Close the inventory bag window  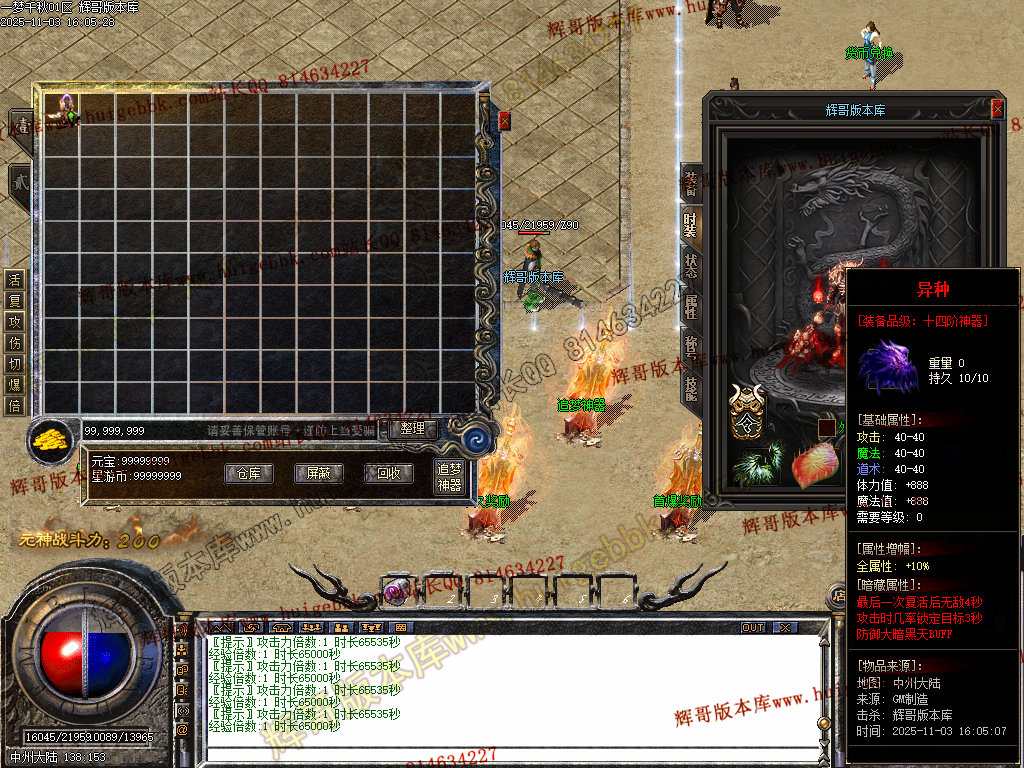click(x=504, y=120)
